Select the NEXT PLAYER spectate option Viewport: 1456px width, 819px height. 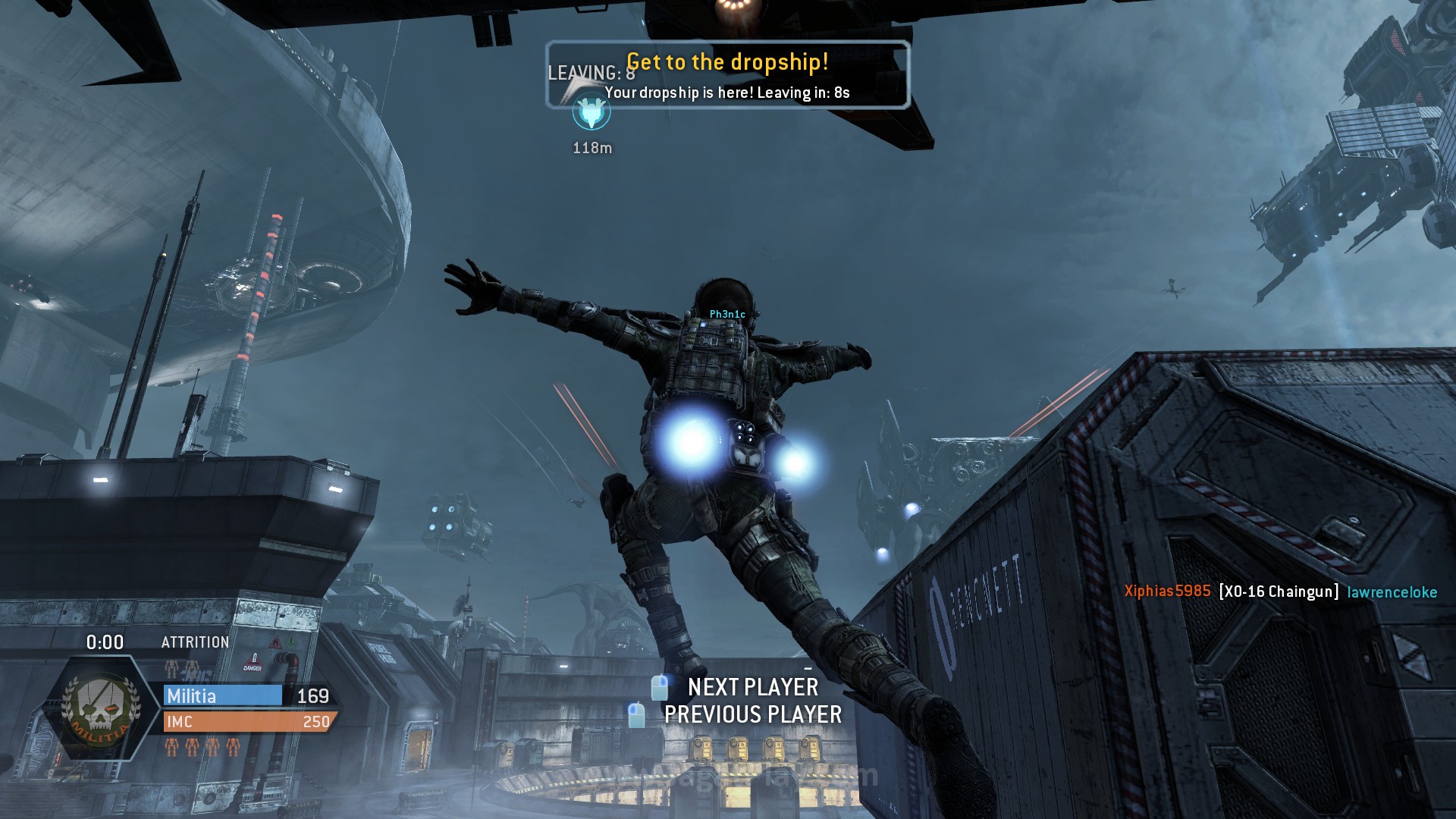752,687
